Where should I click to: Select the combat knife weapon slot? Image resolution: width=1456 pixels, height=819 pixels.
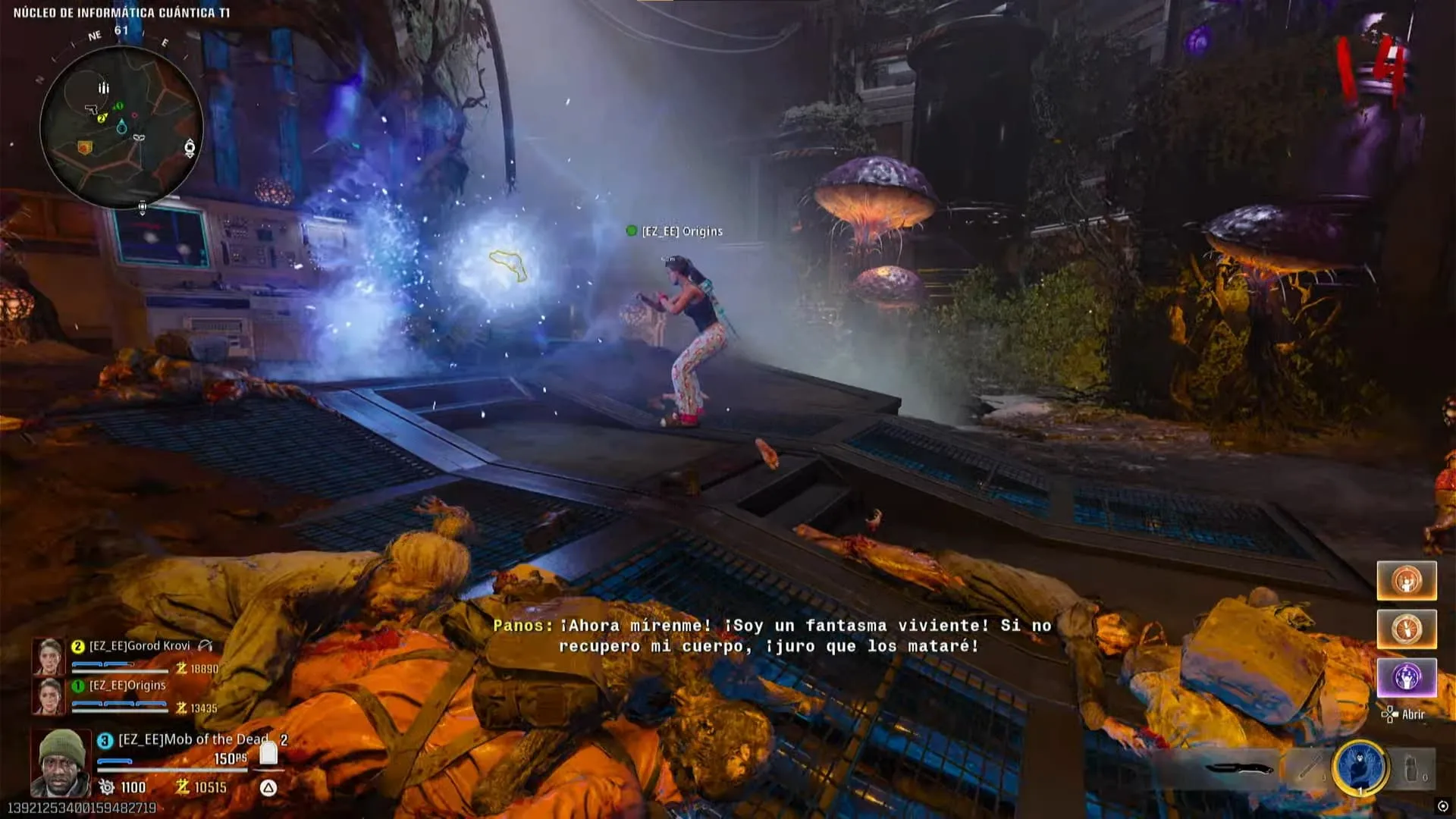pos(1239,768)
